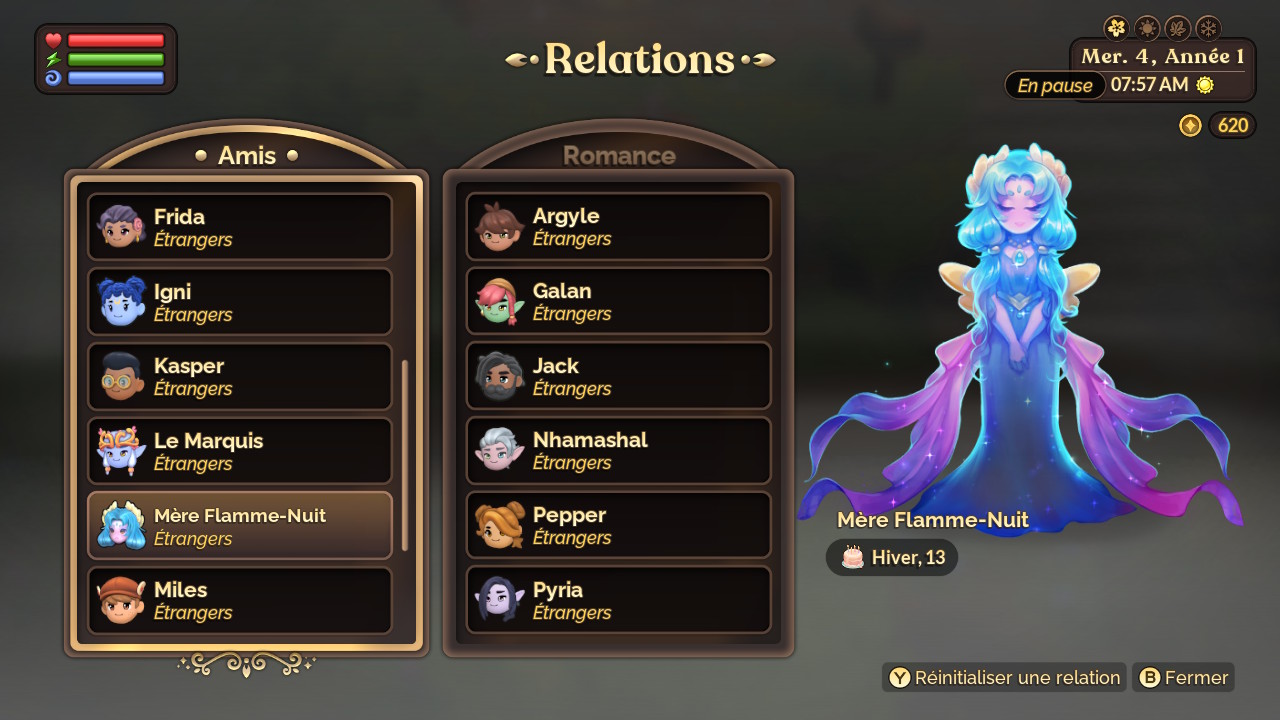This screenshot has width=1280, height=720.
Task: Select Le Marquis from the Amis list
Action: (240, 451)
